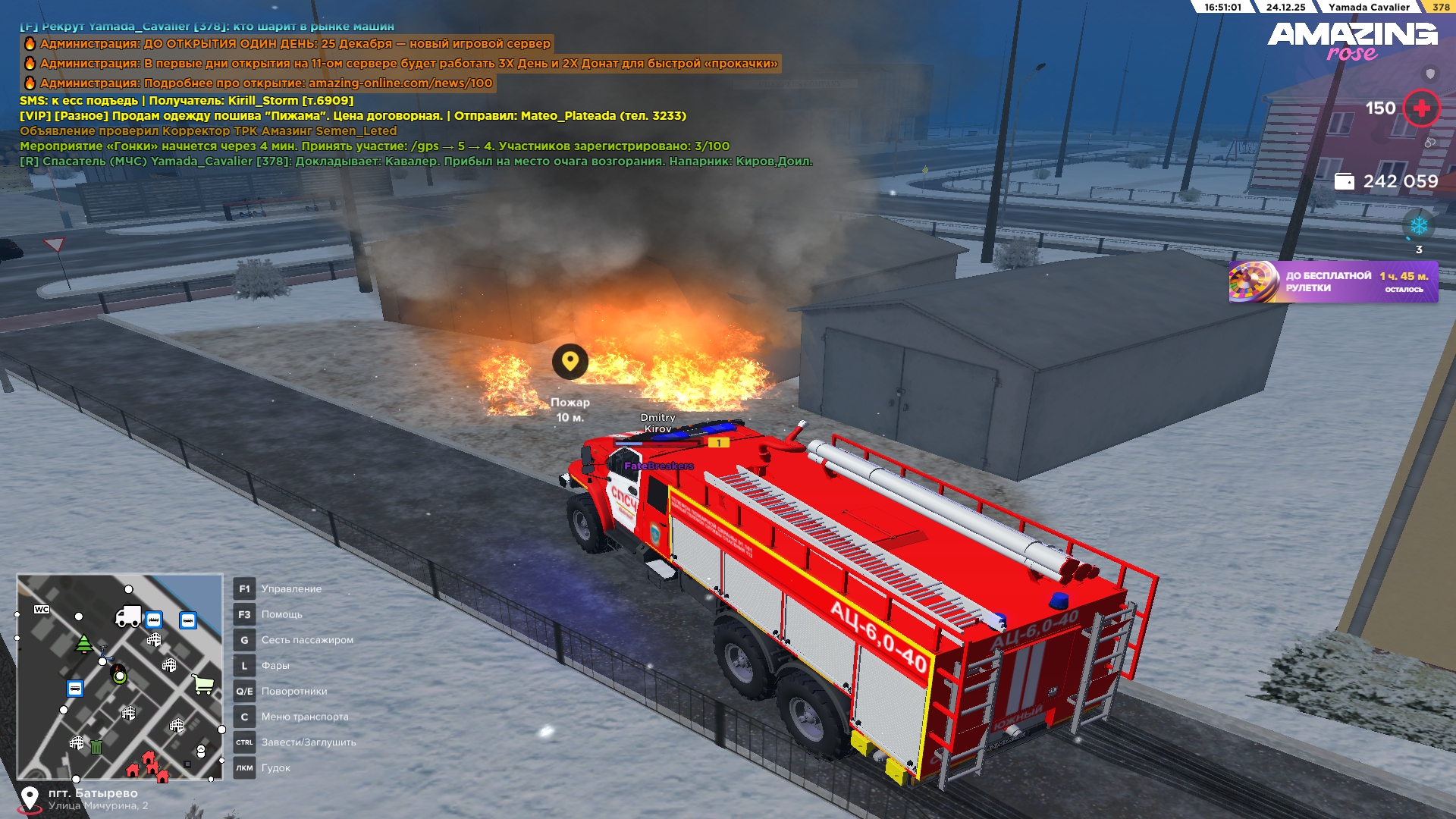
Task: Click the red health cross icon
Action: [1421, 108]
